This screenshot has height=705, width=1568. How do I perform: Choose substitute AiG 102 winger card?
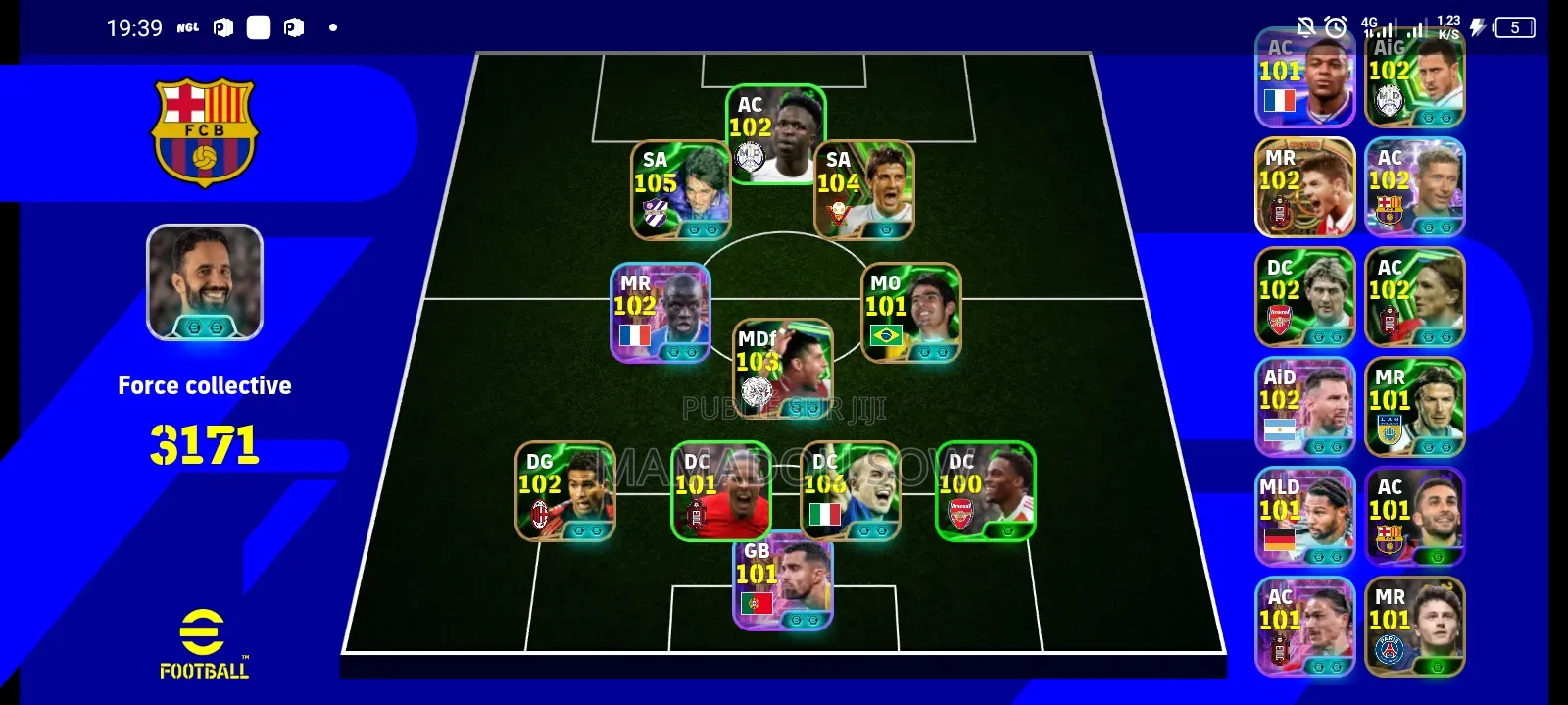click(x=1414, y=78)
